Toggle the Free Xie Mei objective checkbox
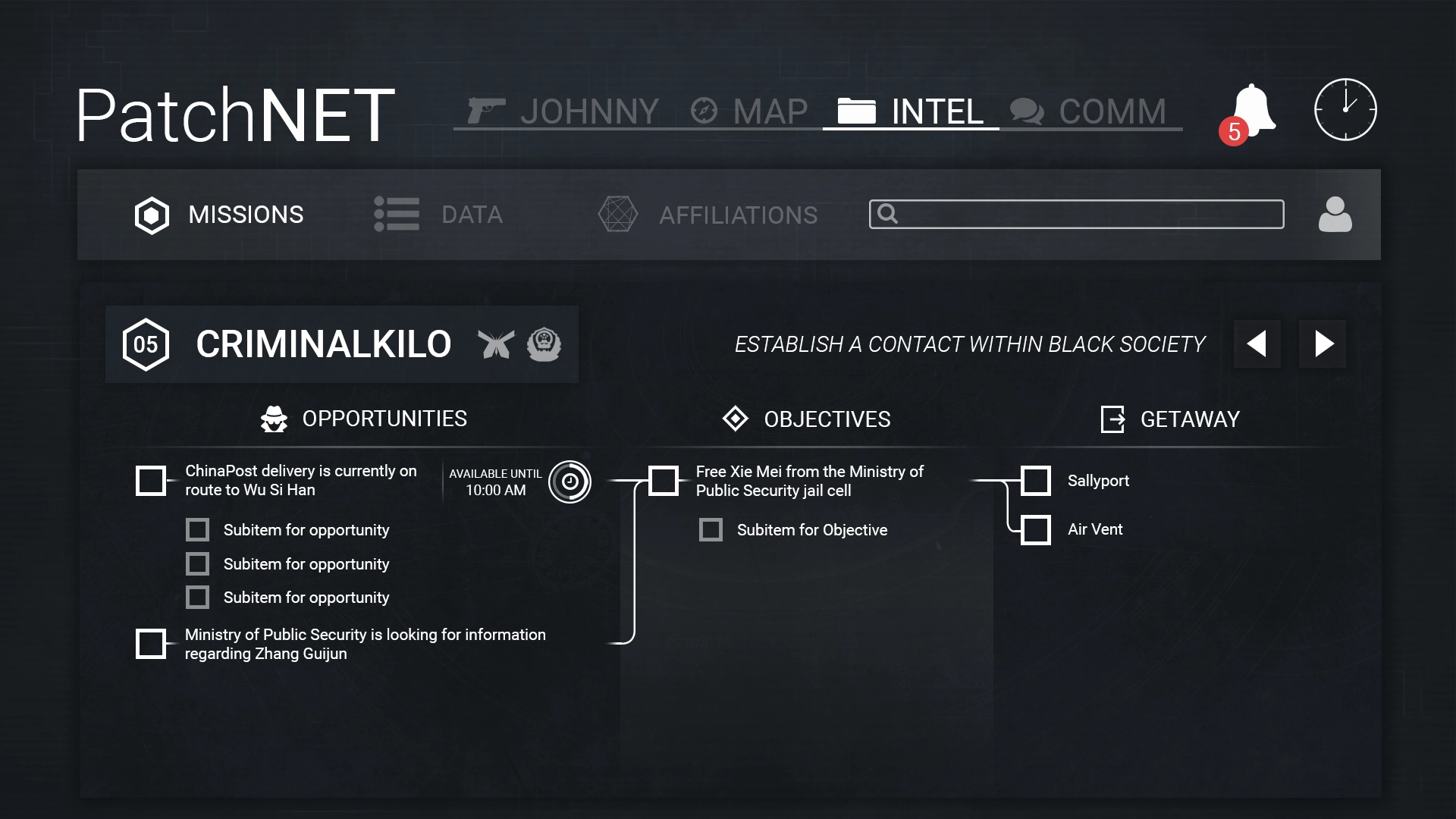Image resolution: width=1456 pixels, height=819 pixels. (664, 481)
